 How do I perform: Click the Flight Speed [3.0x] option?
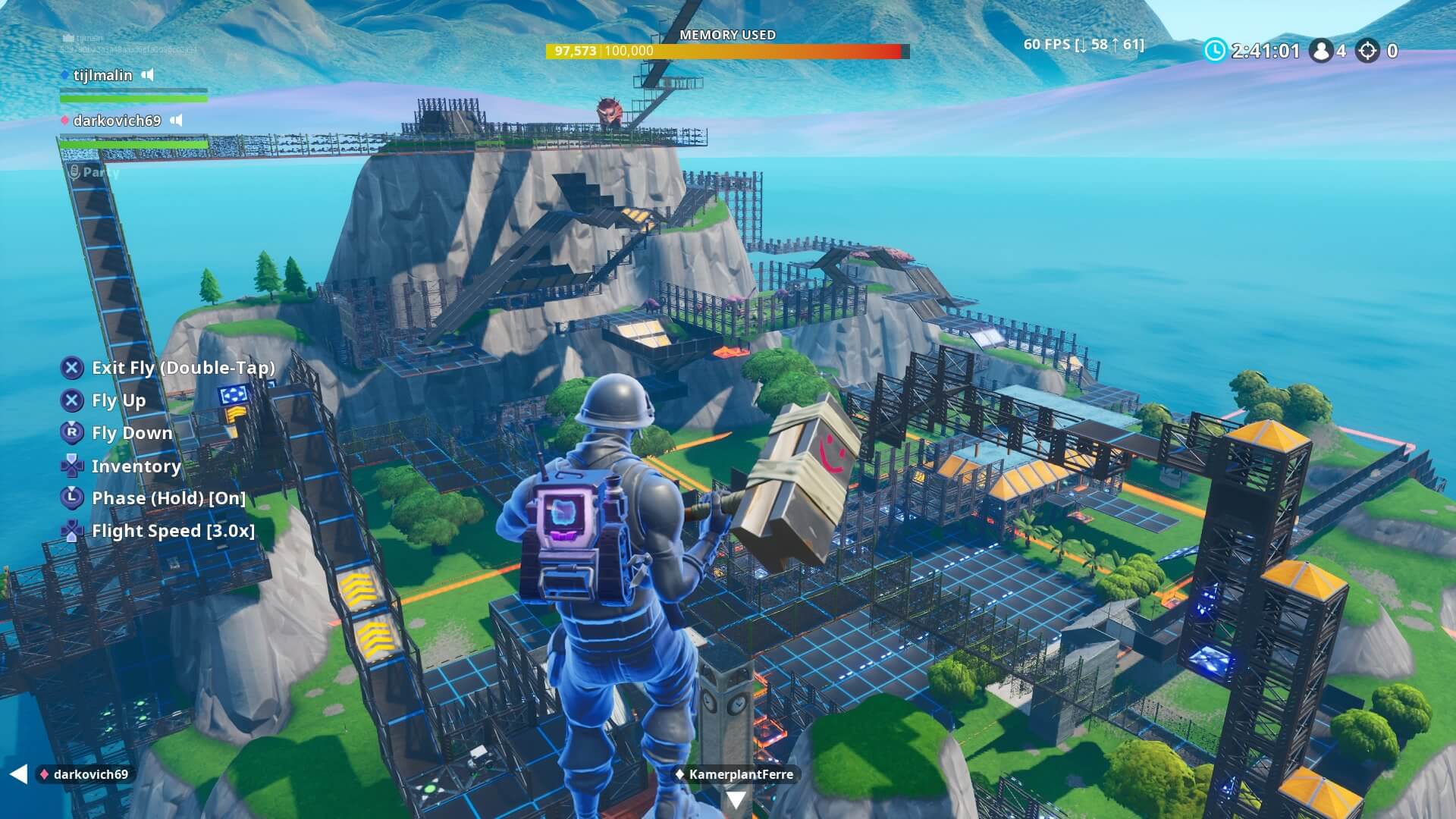coord(174,531)
